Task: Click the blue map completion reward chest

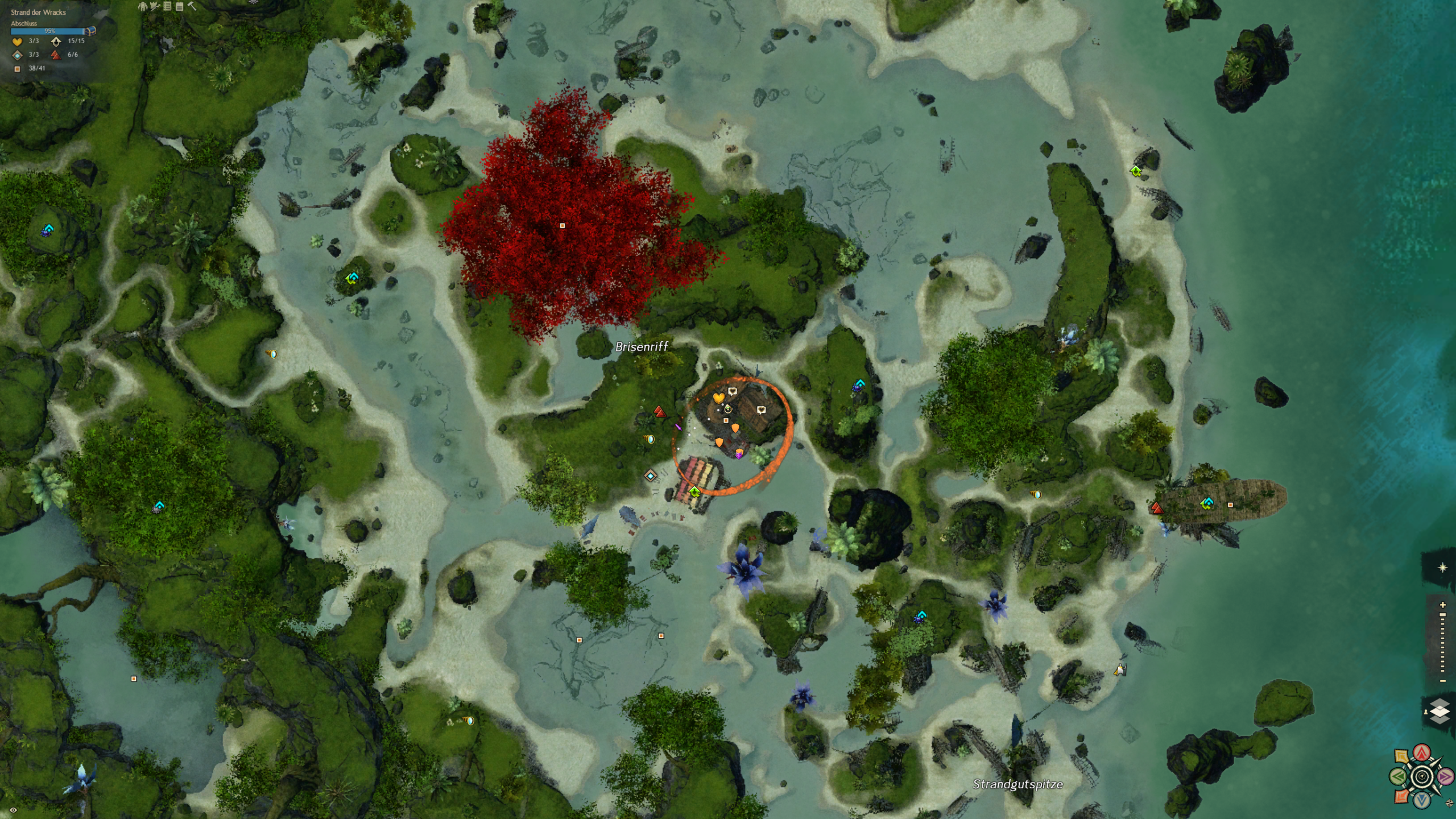Action: (x=91, y=31)
